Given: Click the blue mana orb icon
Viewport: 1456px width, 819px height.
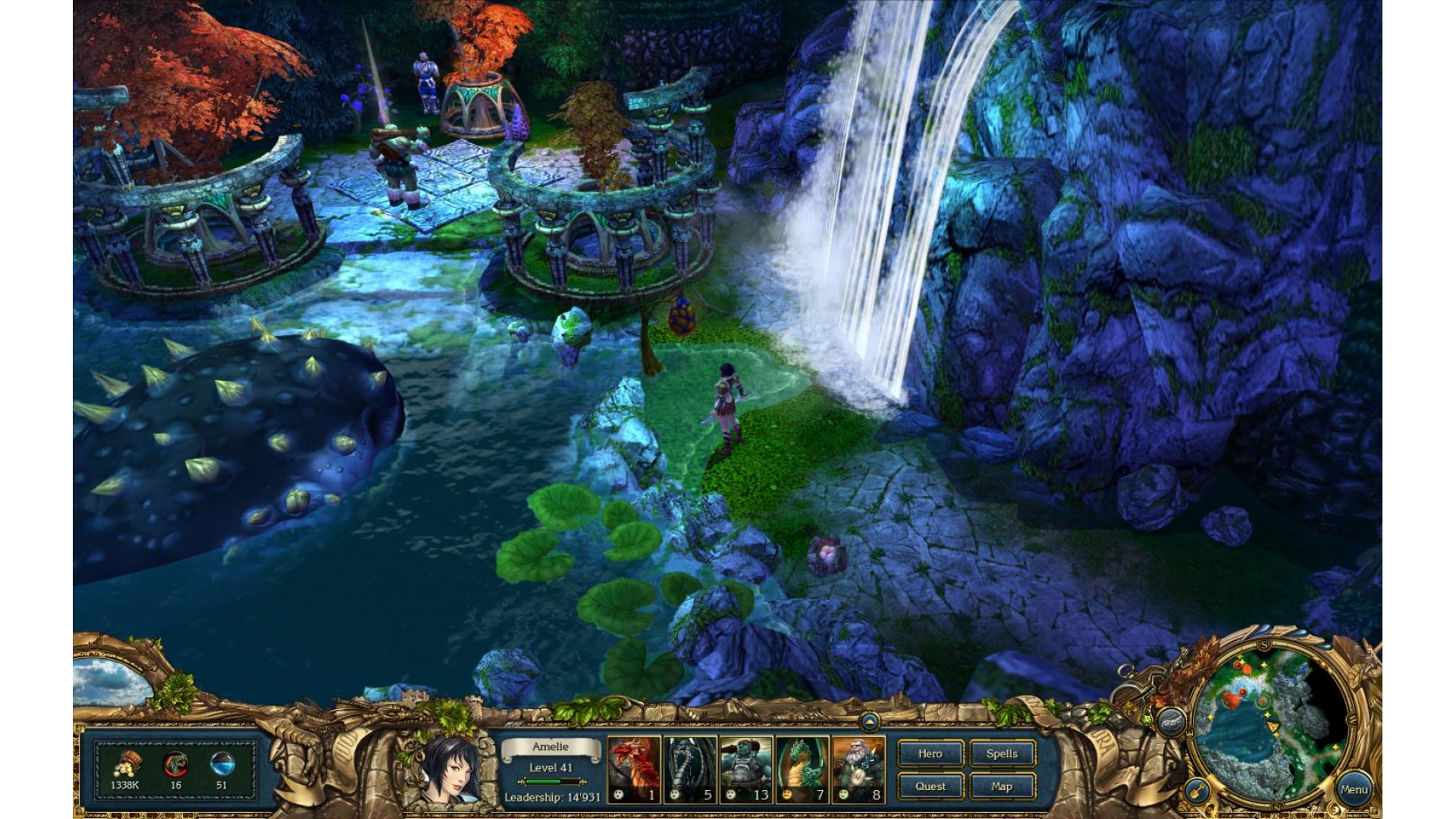Looking at the screenshot, I should point(221,764).
